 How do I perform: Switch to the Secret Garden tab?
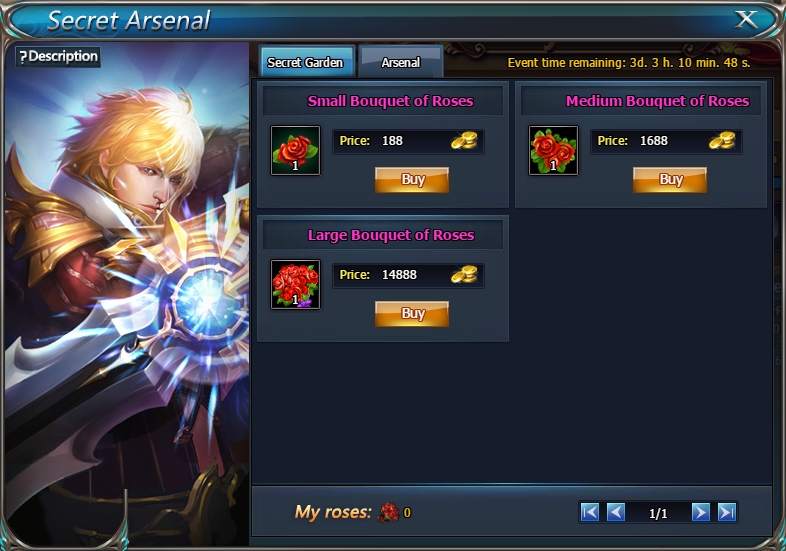[x=305, y=62]
